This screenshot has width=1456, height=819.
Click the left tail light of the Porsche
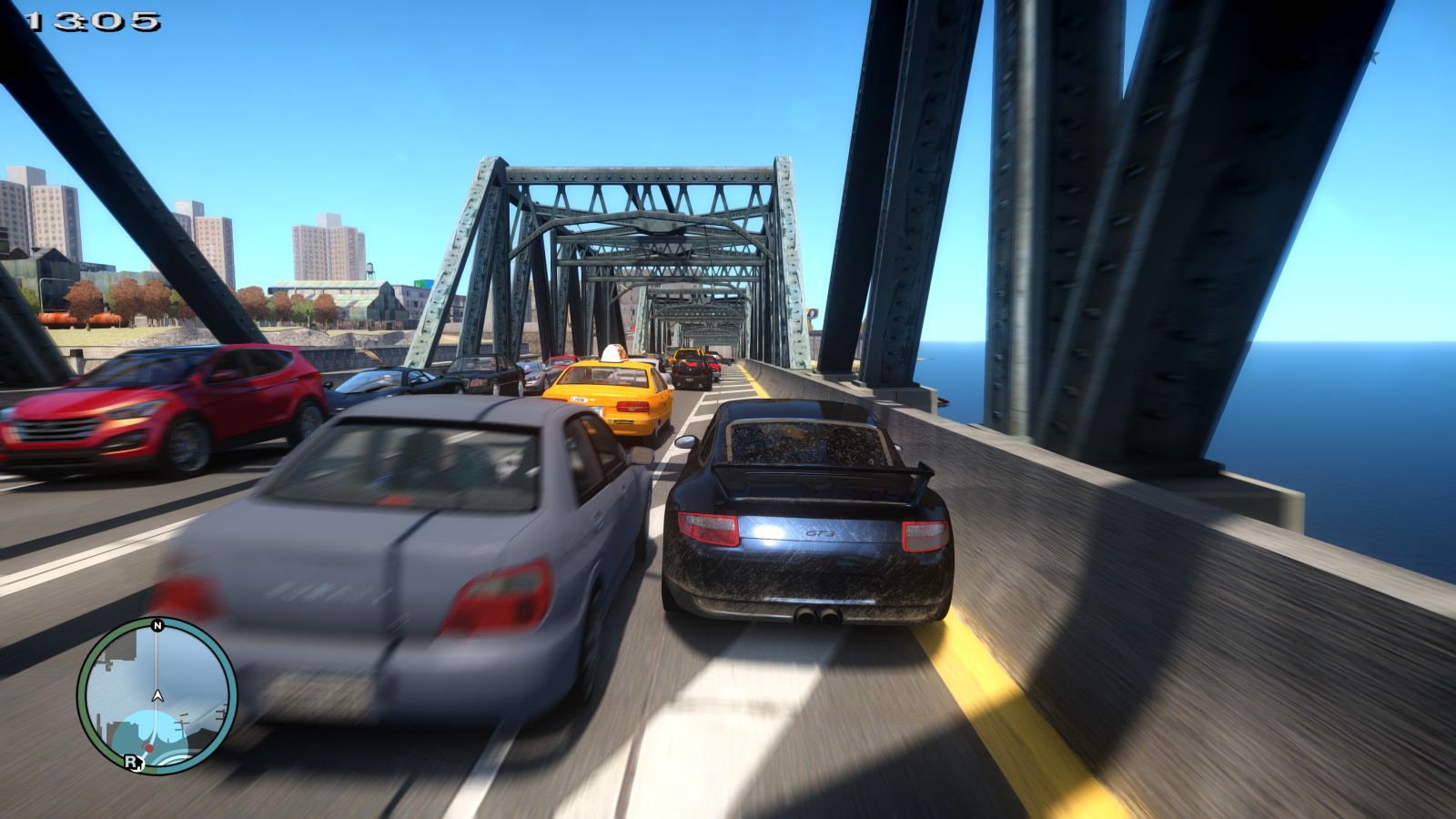[708, 530]
